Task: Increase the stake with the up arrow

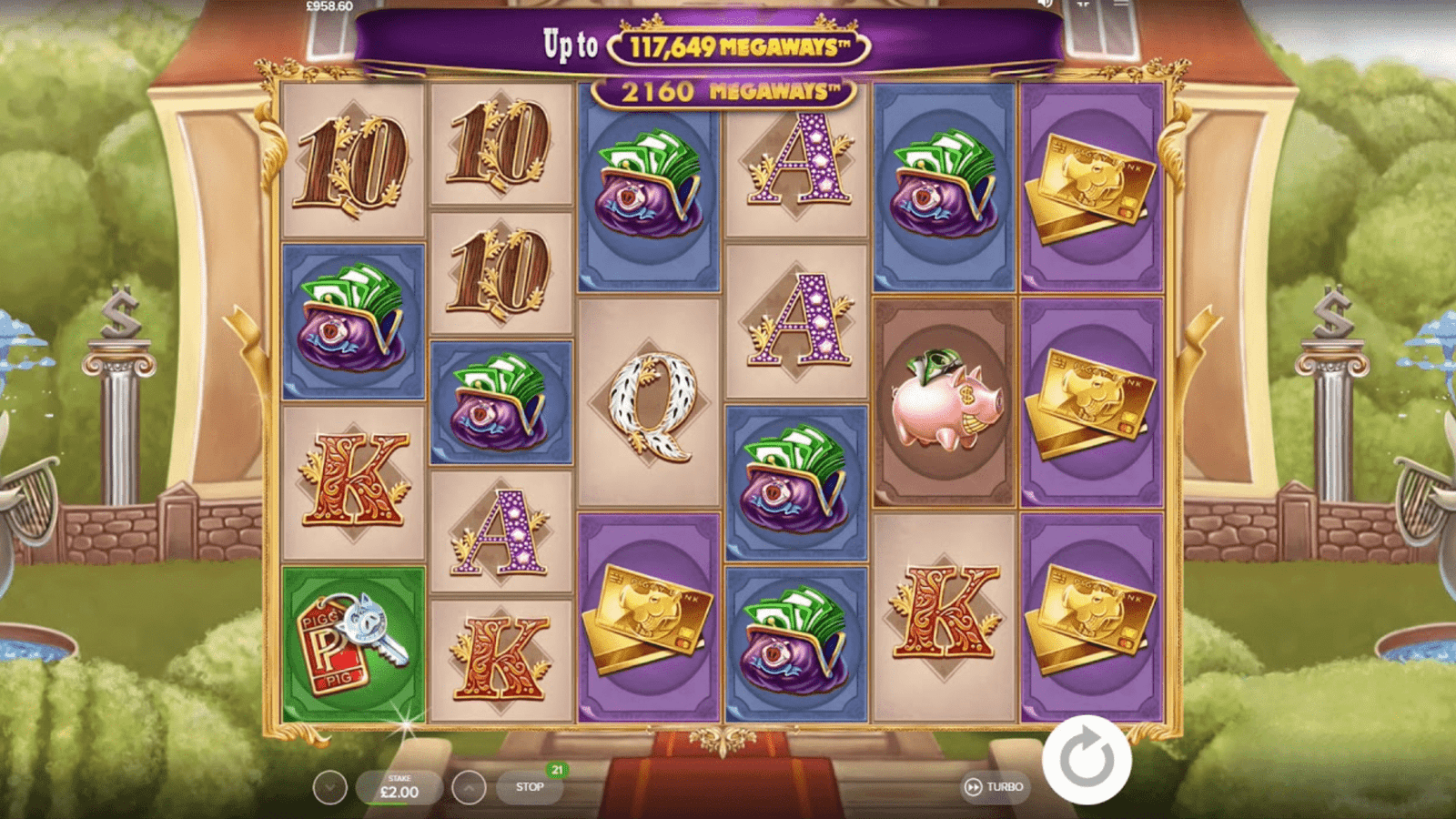Action: coord(469,788)
